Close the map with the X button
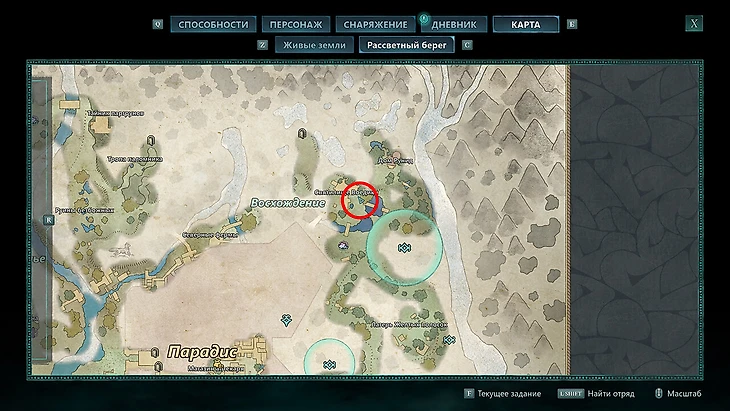Screen dimensions: 730x411 click(694, 23)
